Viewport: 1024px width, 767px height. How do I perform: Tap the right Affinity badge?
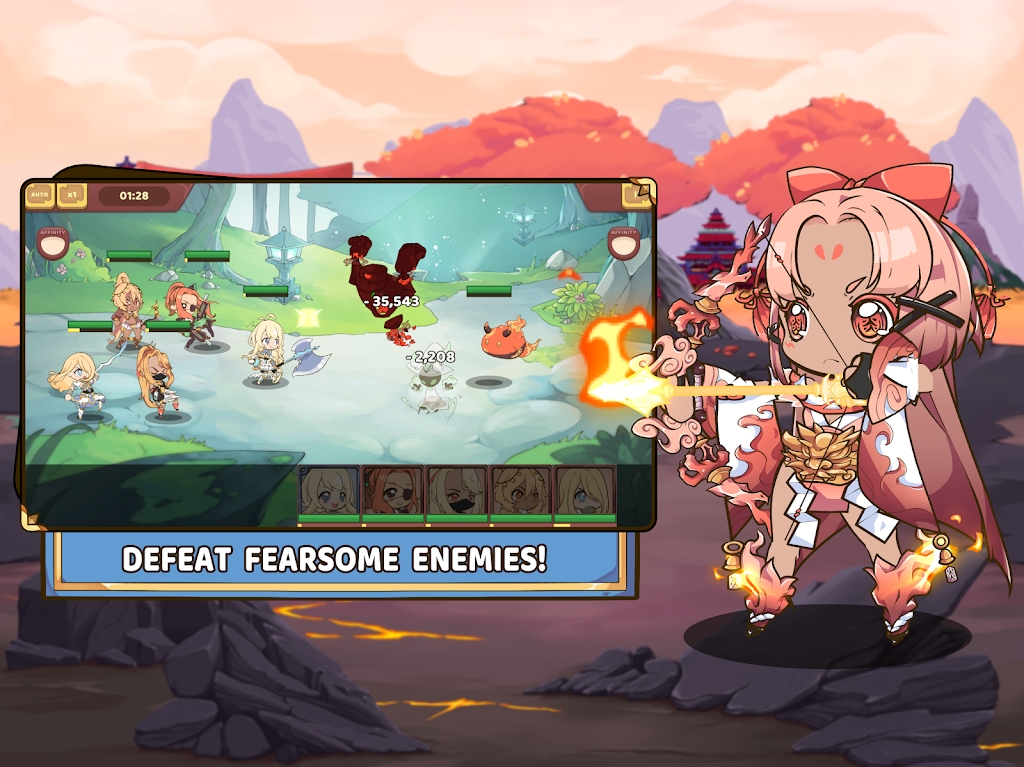[623, 242]
